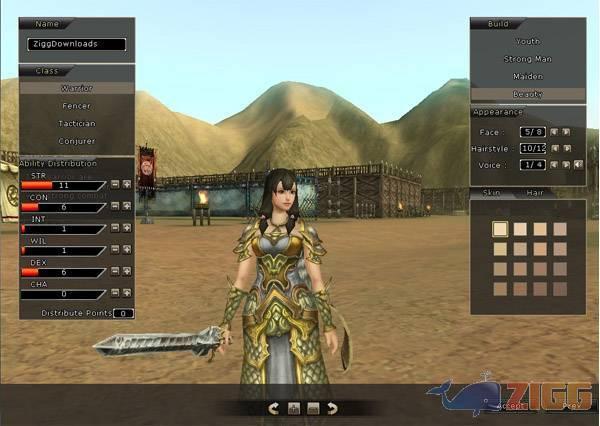Switch to the next Face option
The image size is (600, 426).
click(567, 131)
